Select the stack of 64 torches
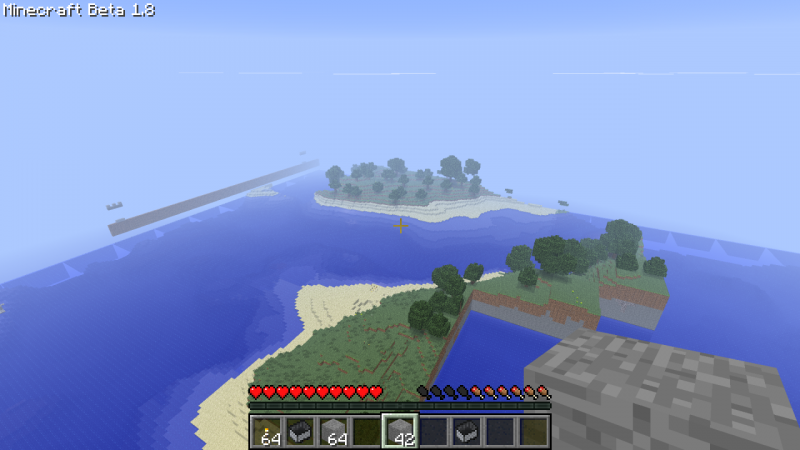Viewport: 800px width, 450px height. [266, 431]
